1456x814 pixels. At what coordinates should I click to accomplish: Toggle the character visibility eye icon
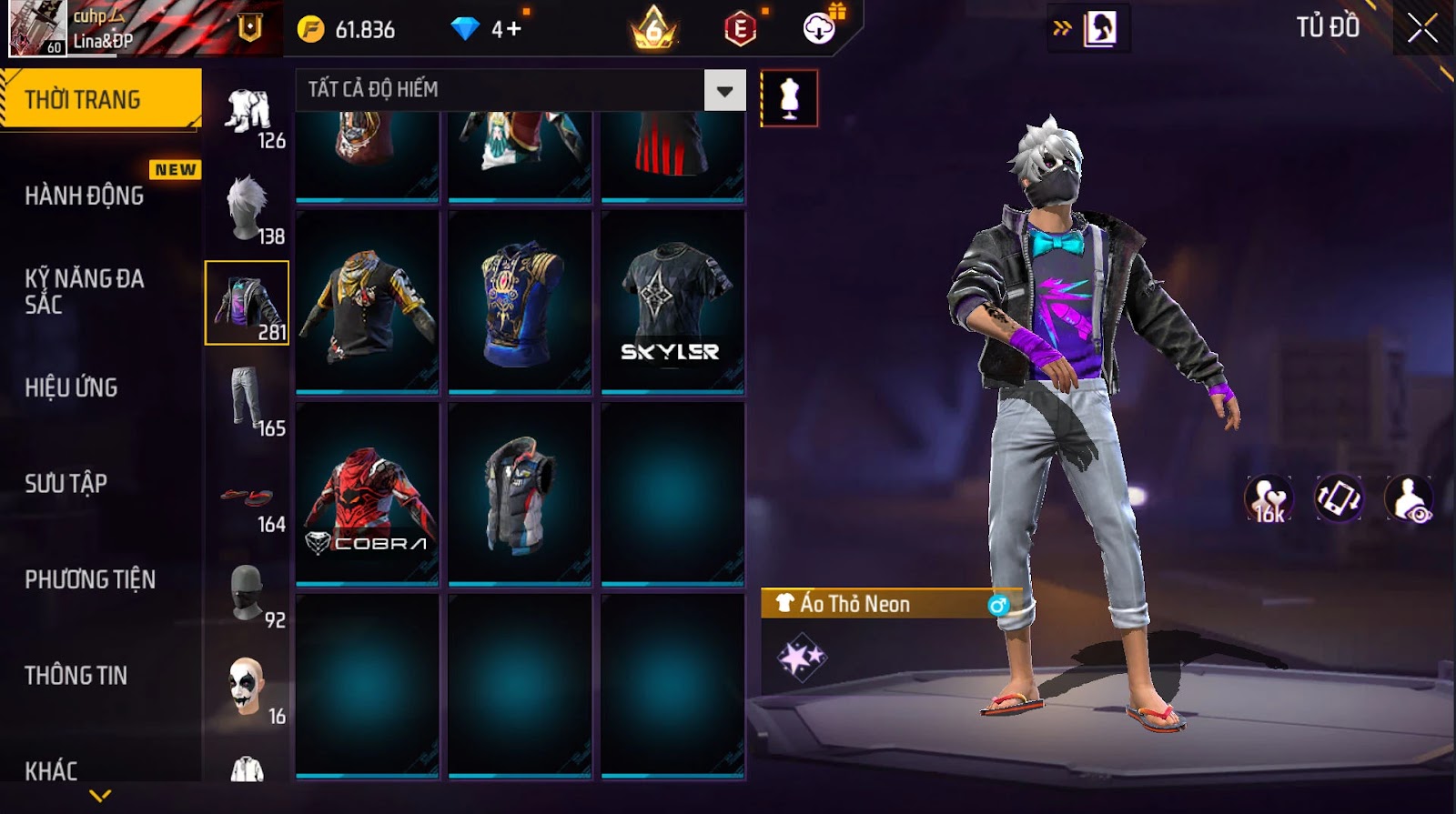(1409, 498)
